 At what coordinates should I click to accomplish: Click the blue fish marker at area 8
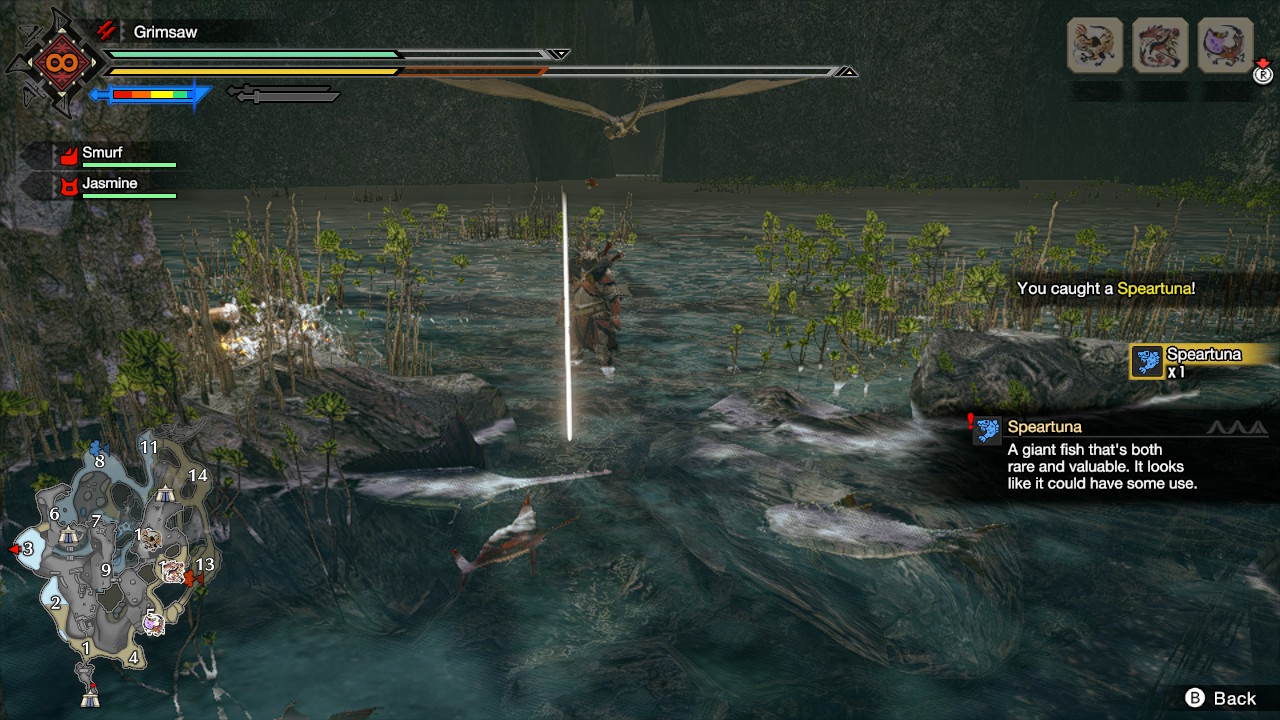click(x=98, y=446)
